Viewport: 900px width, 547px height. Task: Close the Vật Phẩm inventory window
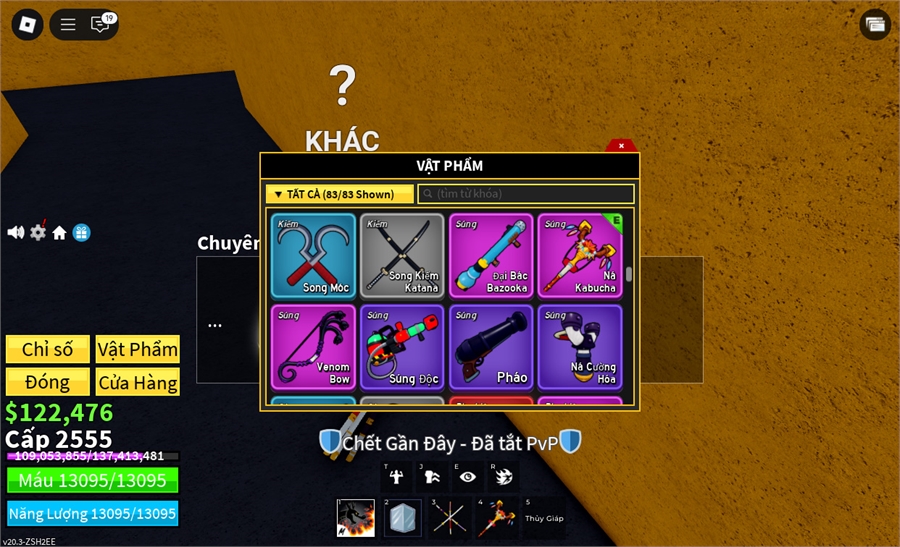click(621, 146)
